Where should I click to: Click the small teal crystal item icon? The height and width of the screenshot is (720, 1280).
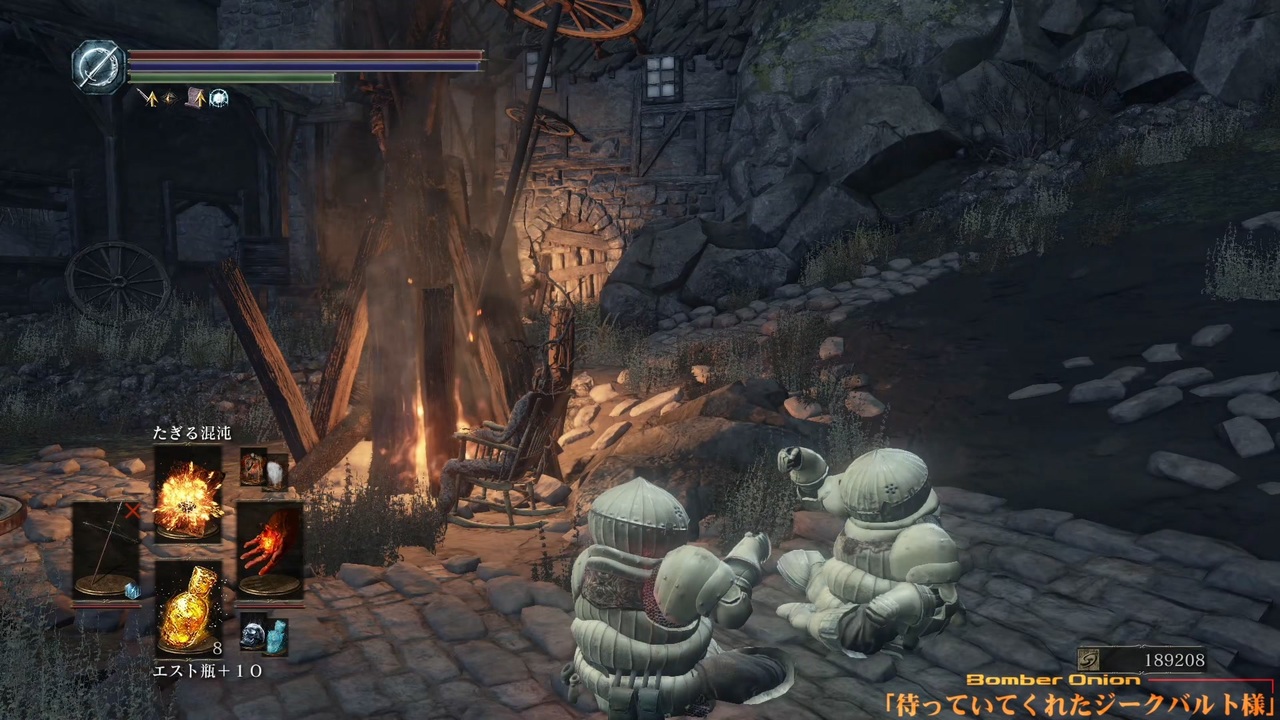(x=277, y=635)
